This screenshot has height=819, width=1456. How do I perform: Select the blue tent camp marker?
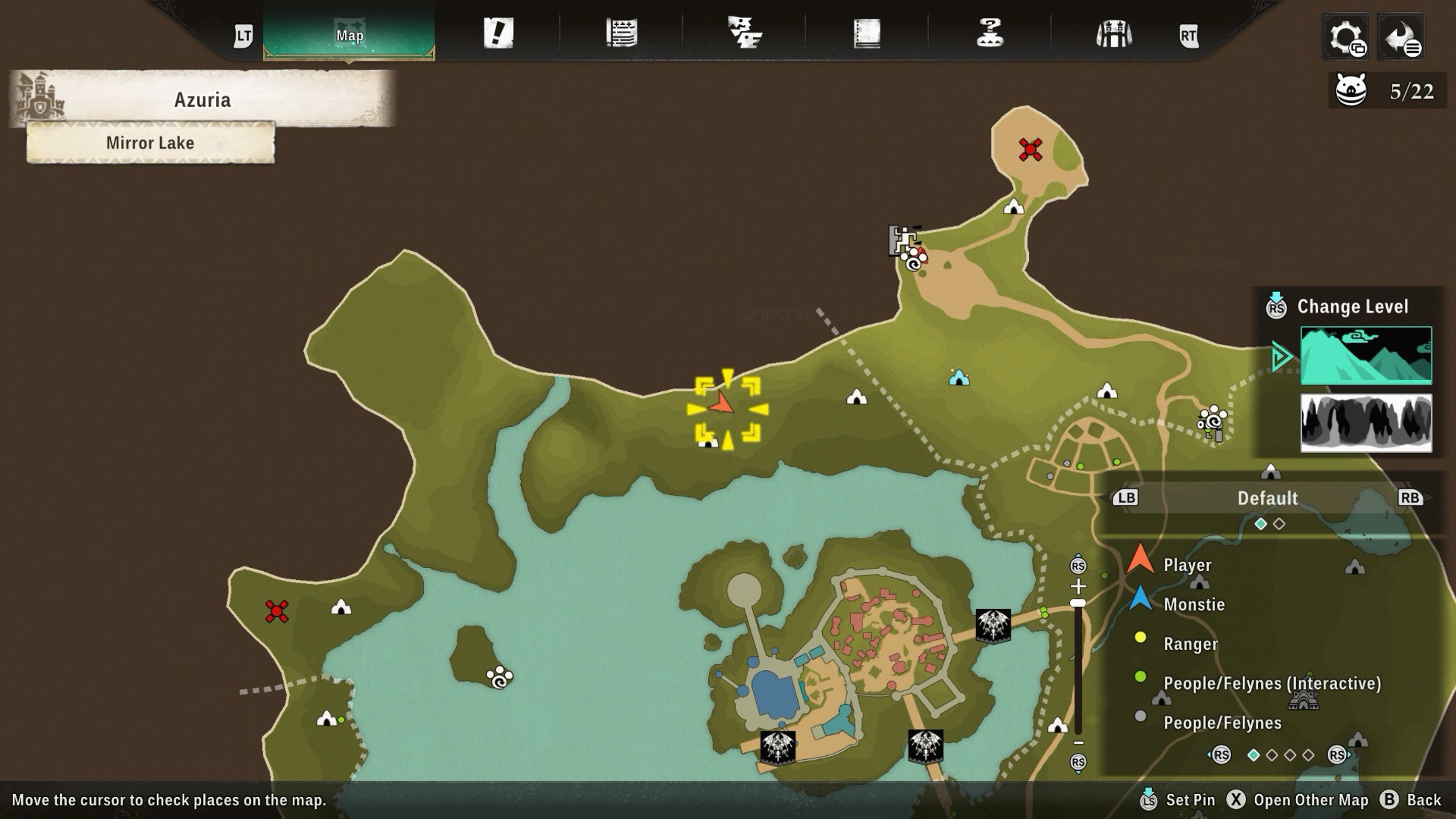pos(959,377)
